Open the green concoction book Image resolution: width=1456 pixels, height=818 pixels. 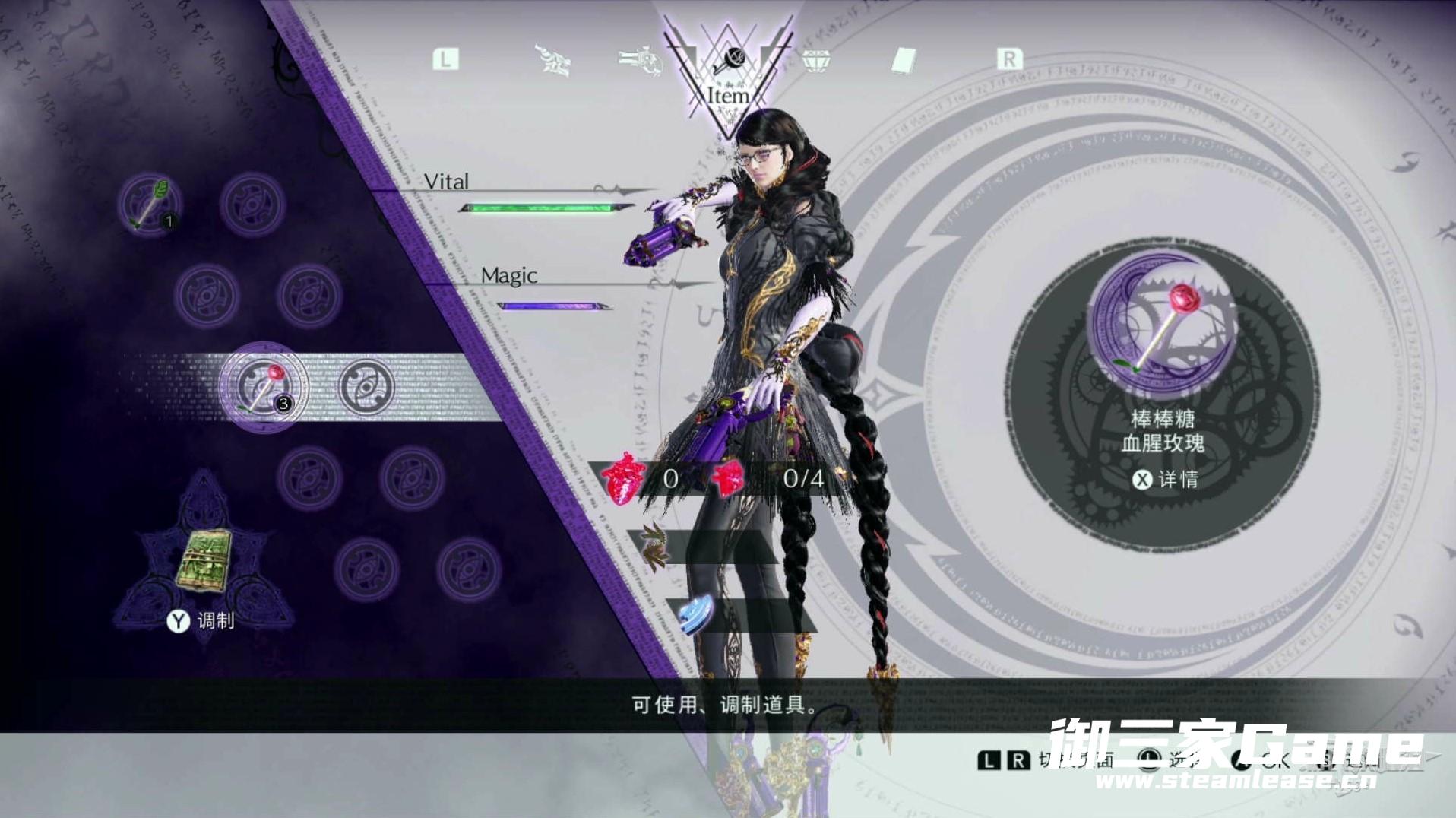click(204, 560)
